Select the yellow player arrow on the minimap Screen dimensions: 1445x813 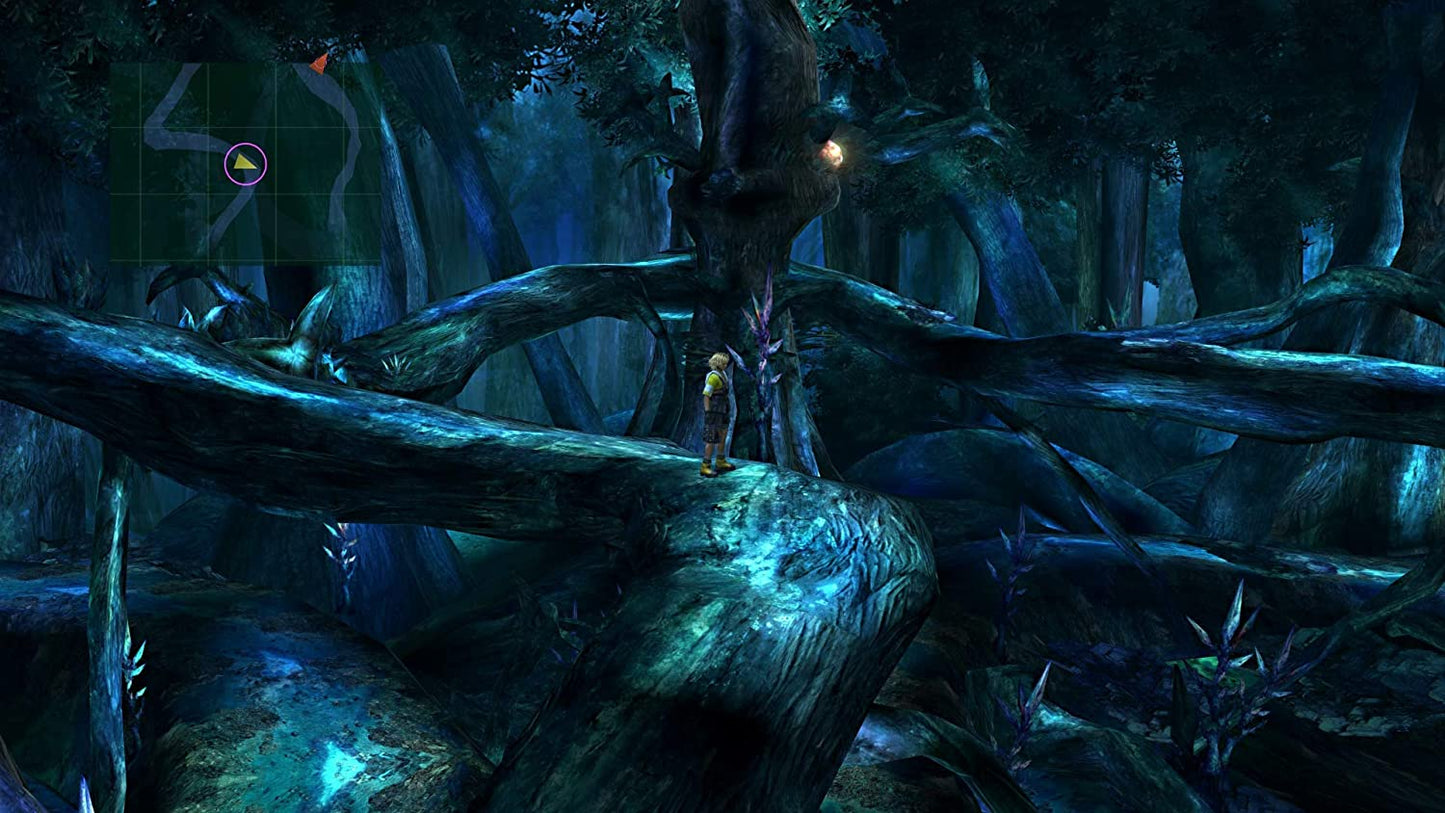[245, 162]
